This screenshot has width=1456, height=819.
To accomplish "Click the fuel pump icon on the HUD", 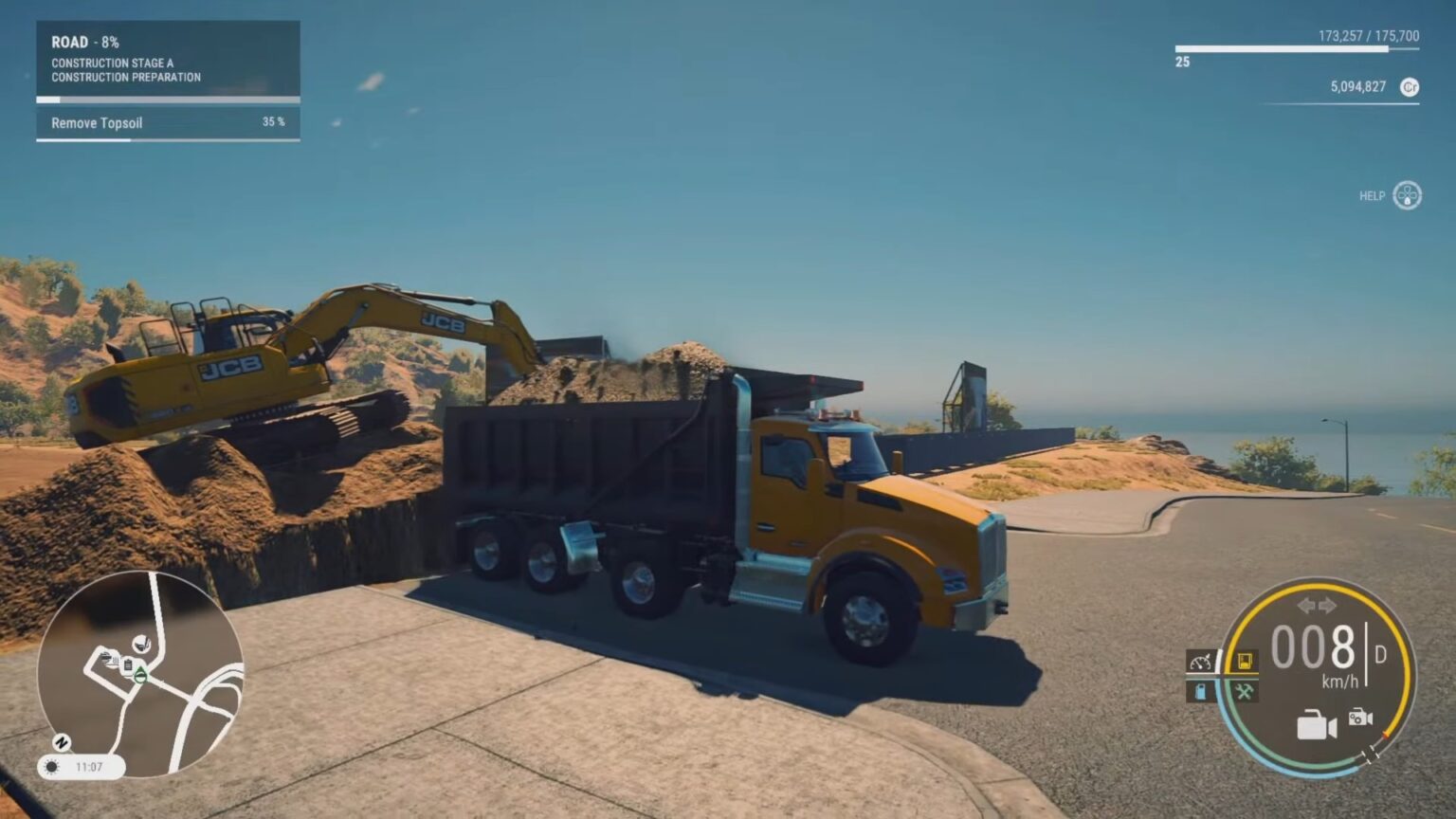I will (x=1200, y=690).
